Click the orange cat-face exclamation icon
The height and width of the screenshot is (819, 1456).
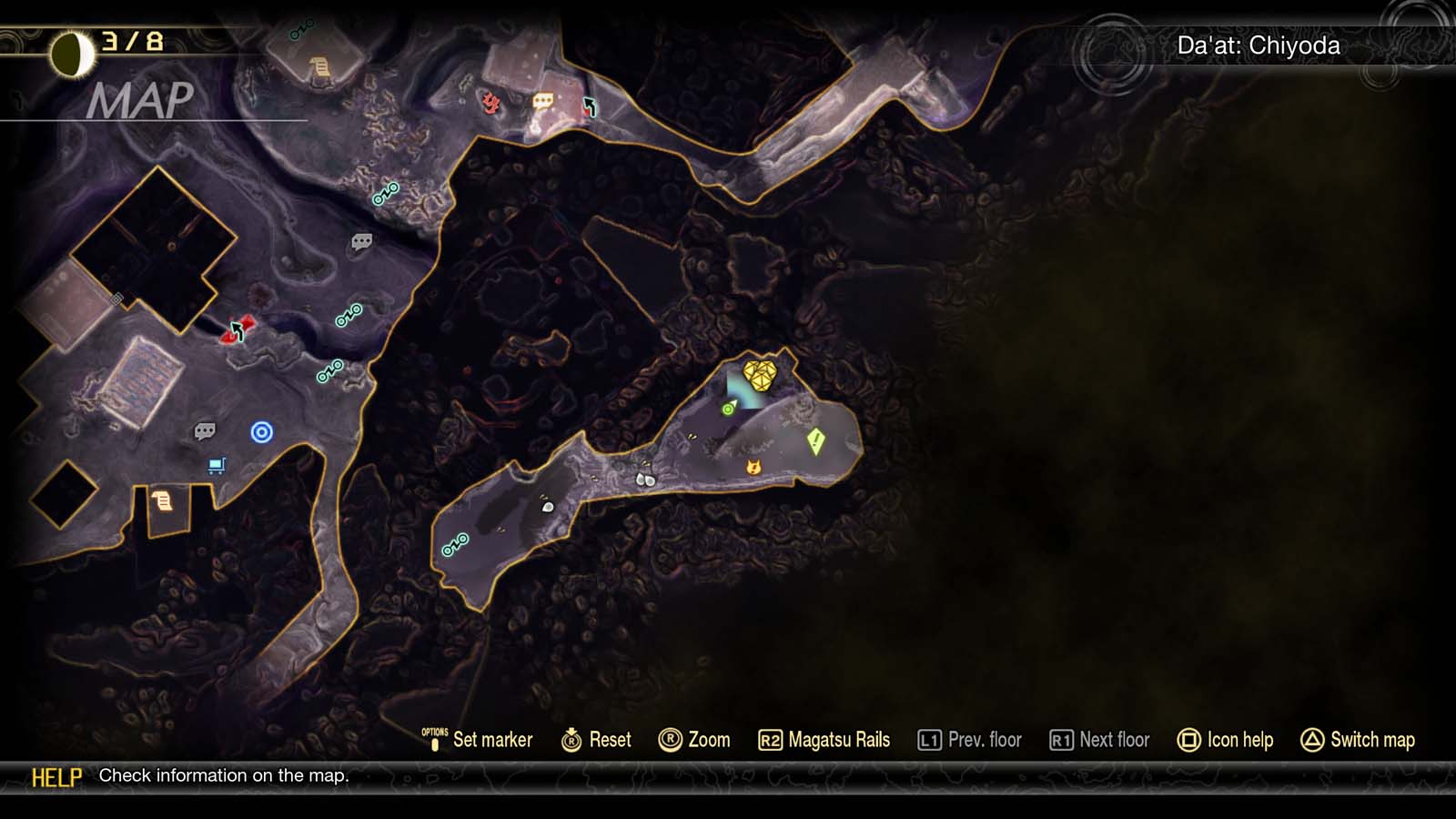[753, 467]
